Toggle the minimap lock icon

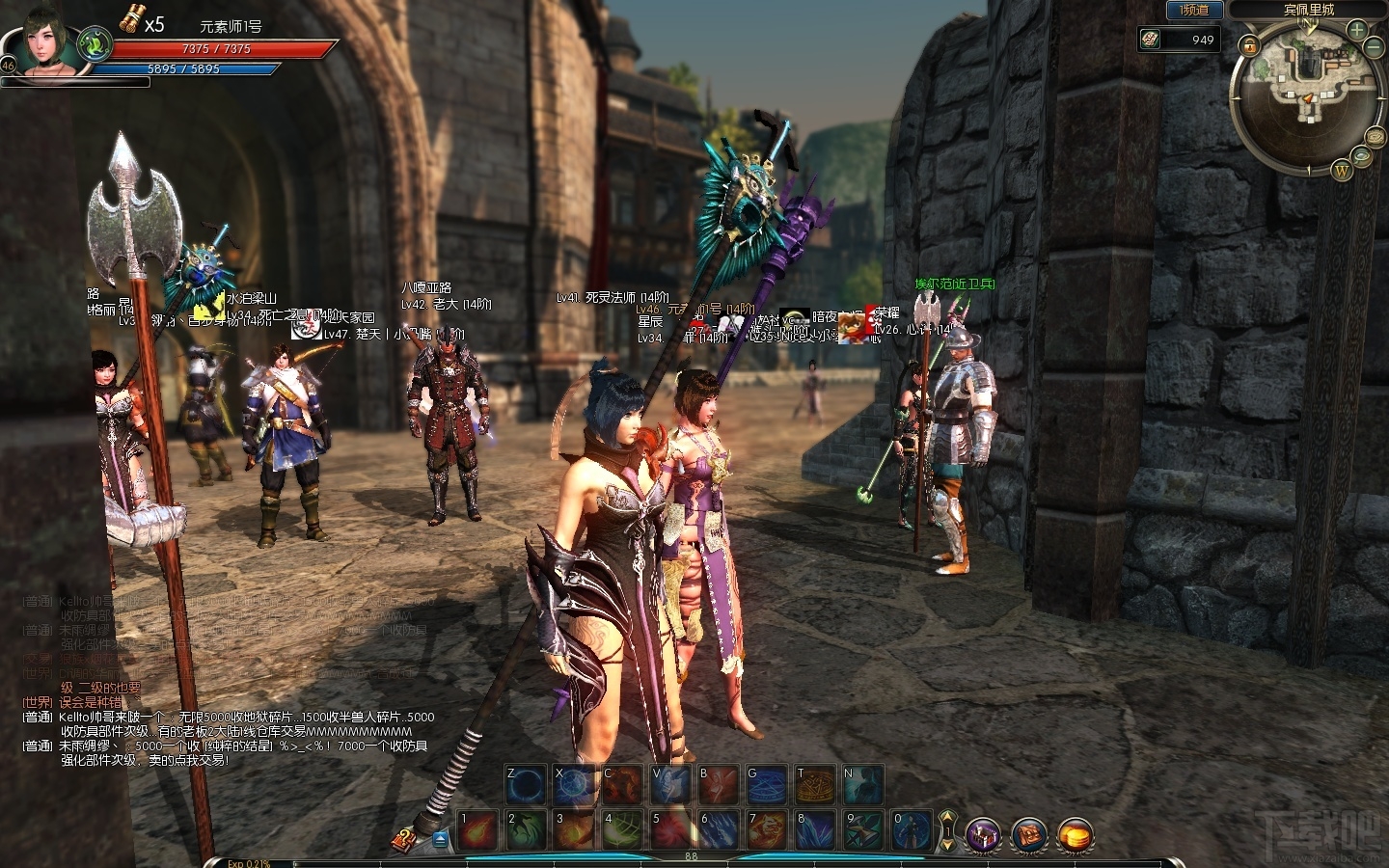click(1249, 45)
